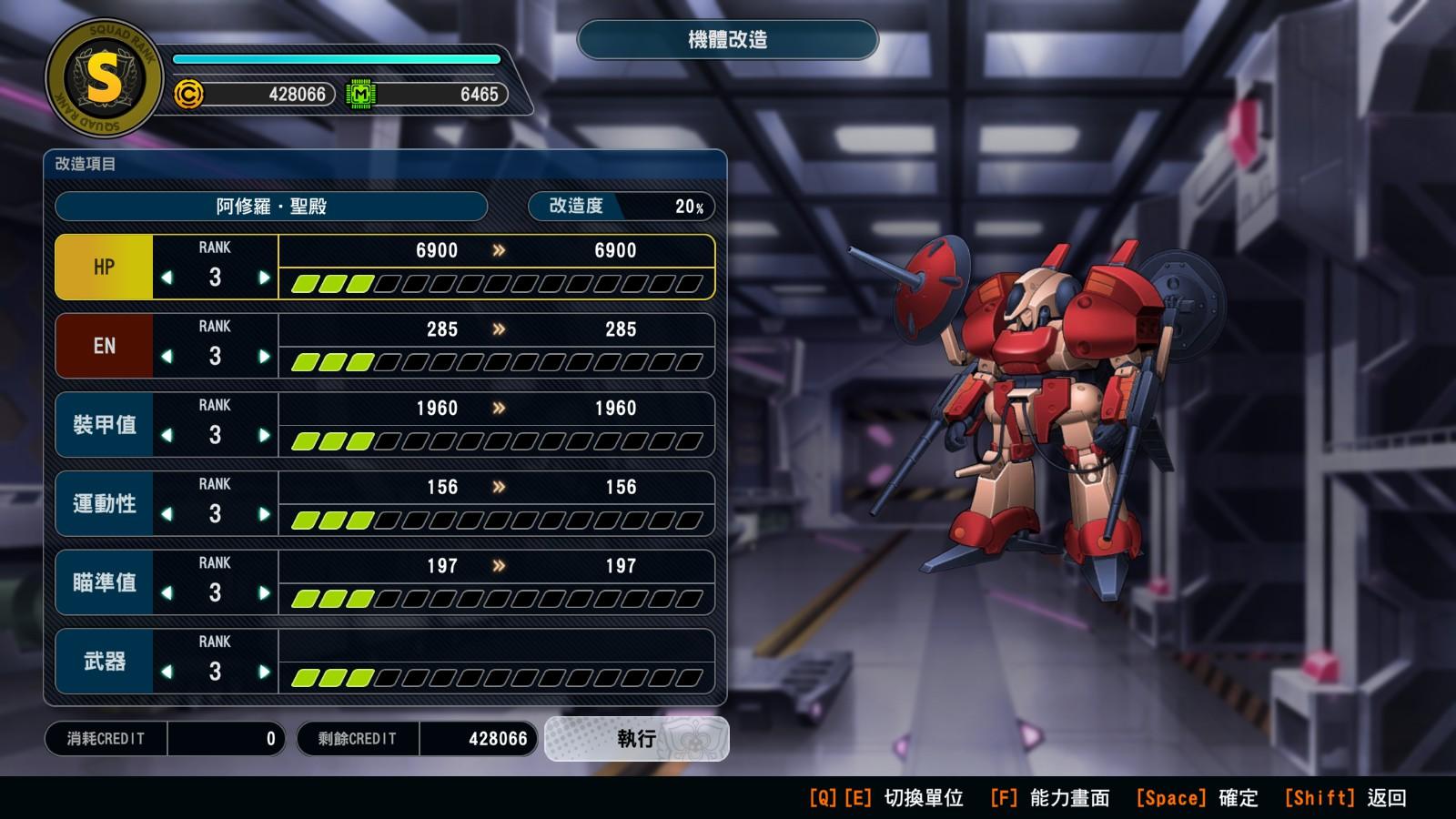Raise EN rank using right arrow
This screenshot has width=1456, height=819.
tap(264, 357)
